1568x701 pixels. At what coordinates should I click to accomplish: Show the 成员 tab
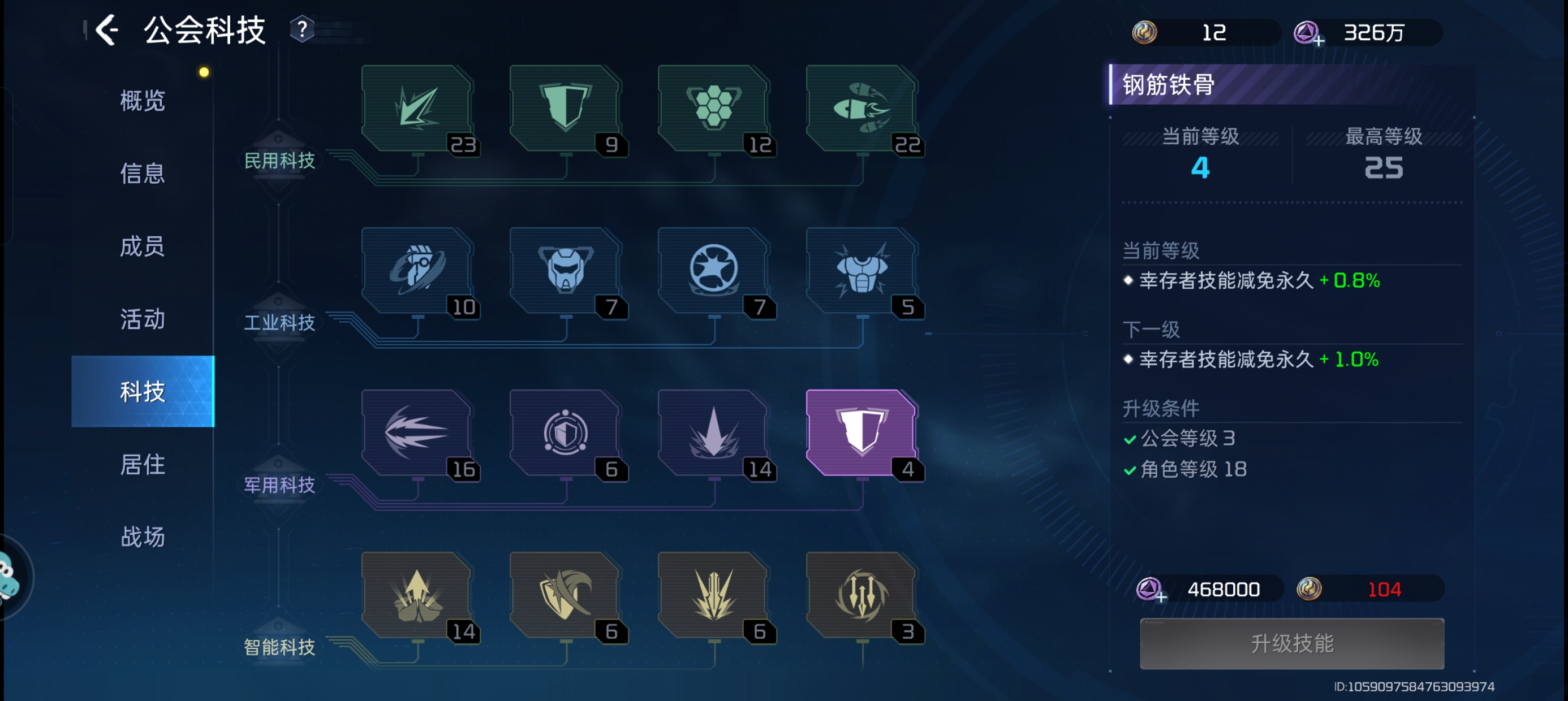click(x=143, y=246)
